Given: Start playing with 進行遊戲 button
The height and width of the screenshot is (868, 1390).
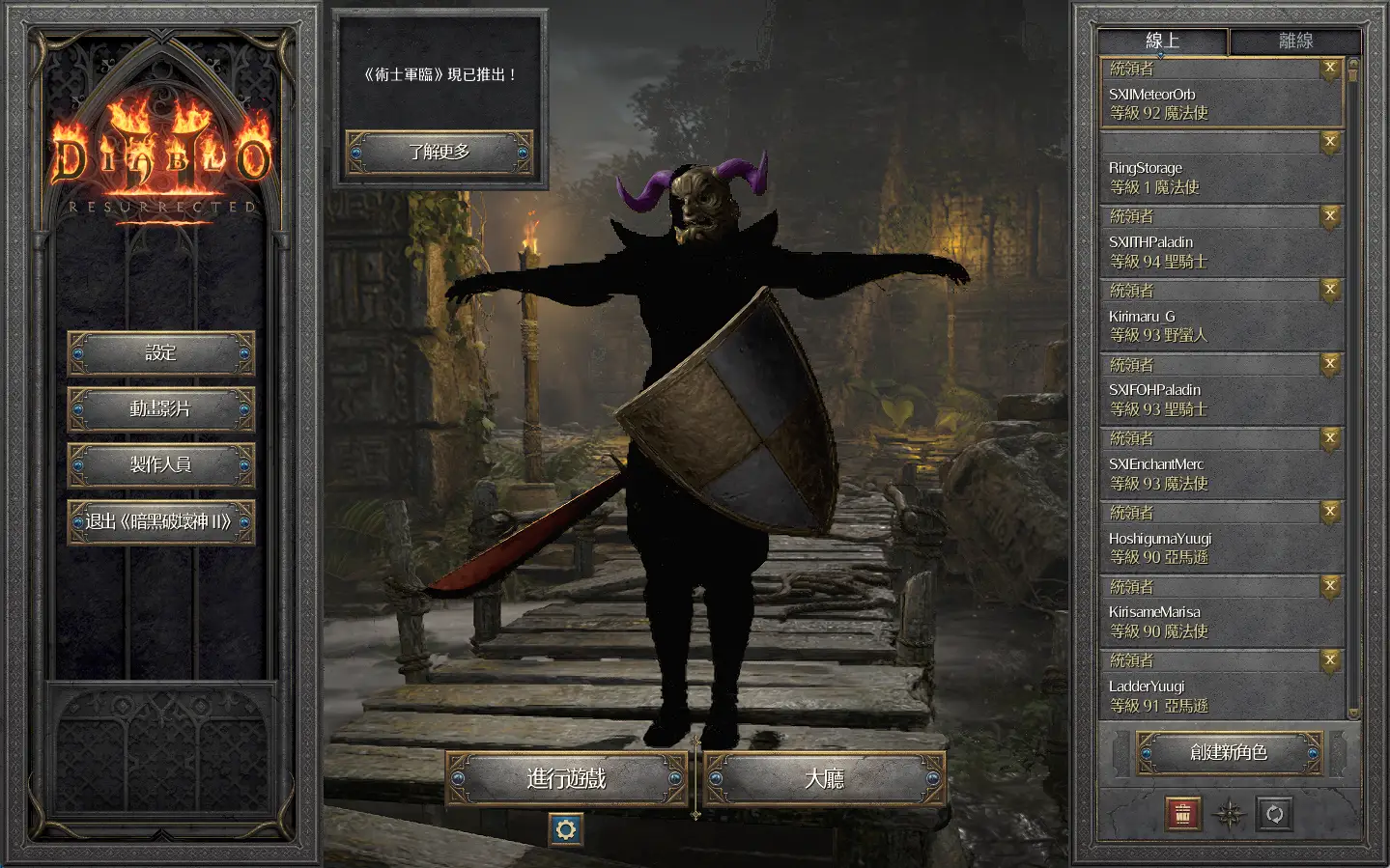Looking at the screenshot, I should coord(566,778).
